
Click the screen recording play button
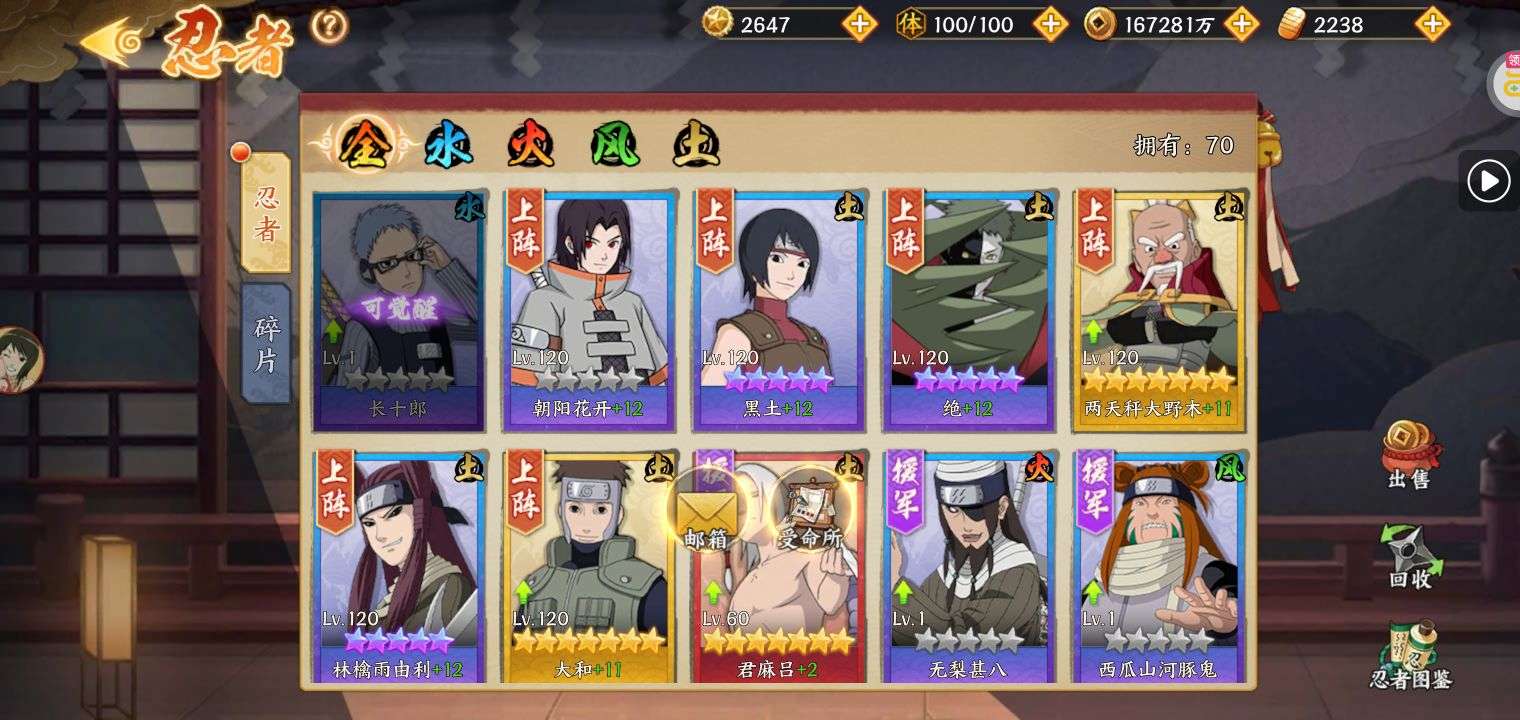(1488, 181)
